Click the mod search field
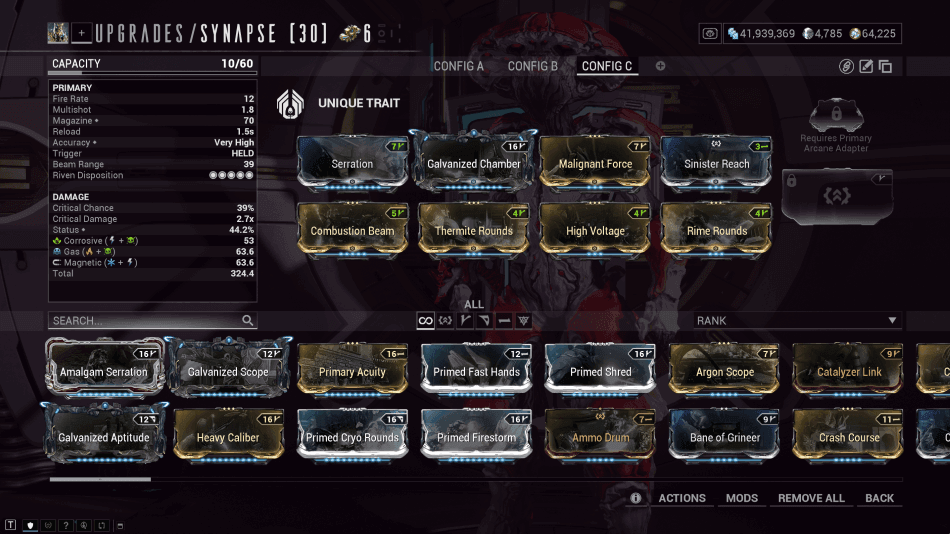Image resolution: width=950 pixels, height=534 pixels. tap(145, 321)
